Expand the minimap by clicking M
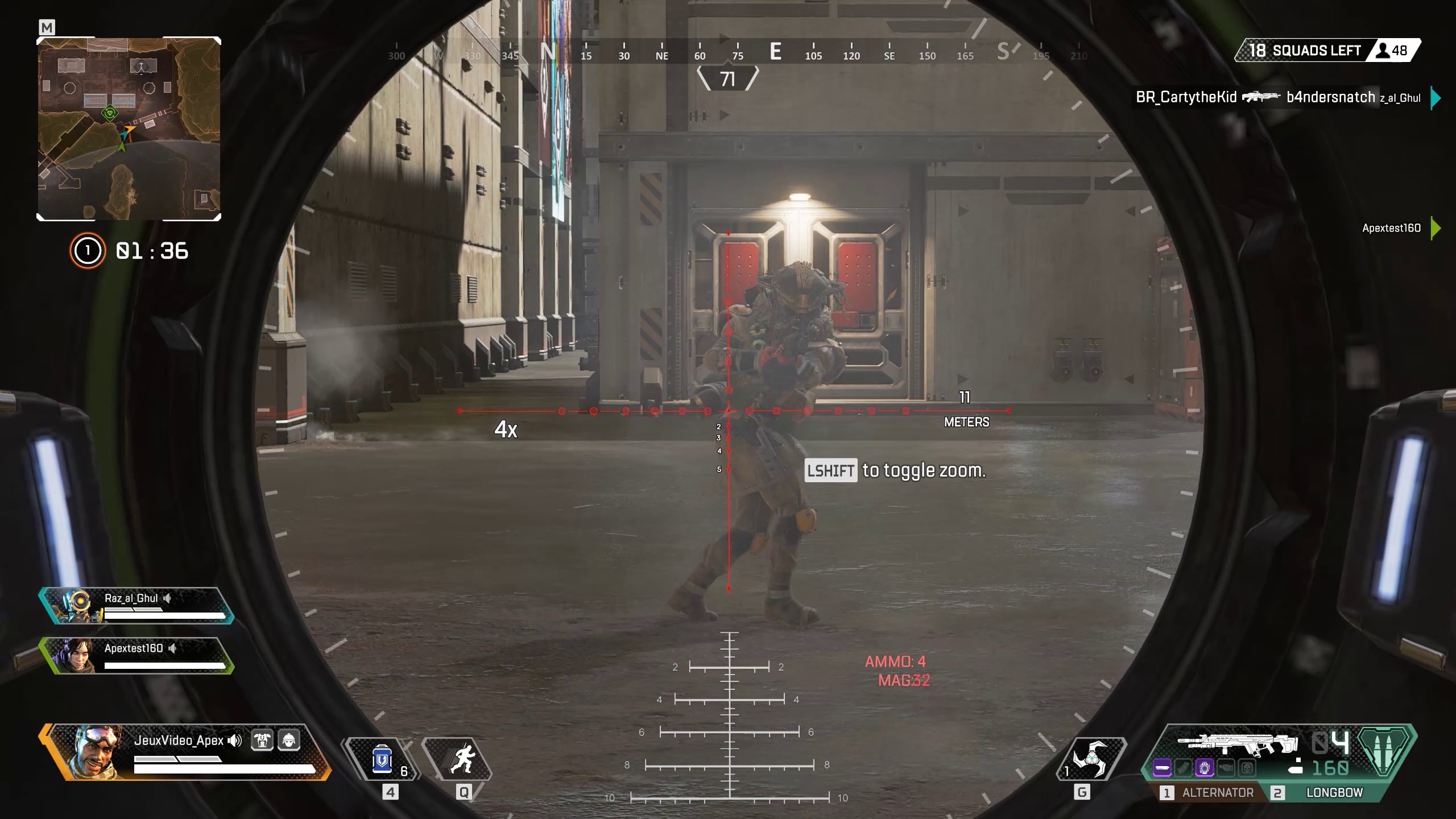1456x819 pixels. [47, 27]
